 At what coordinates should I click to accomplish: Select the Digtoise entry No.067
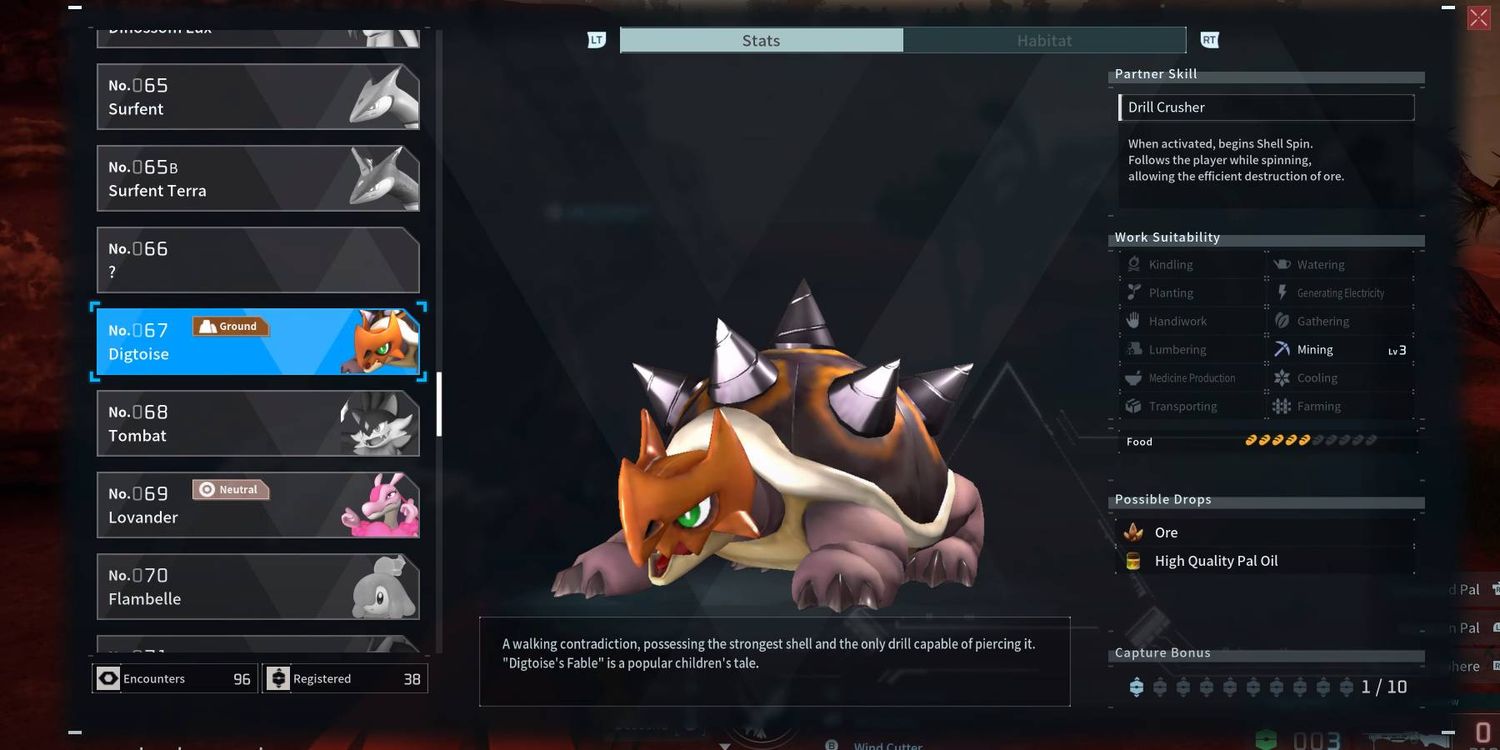pyautogui.click(x=257, y=342)
